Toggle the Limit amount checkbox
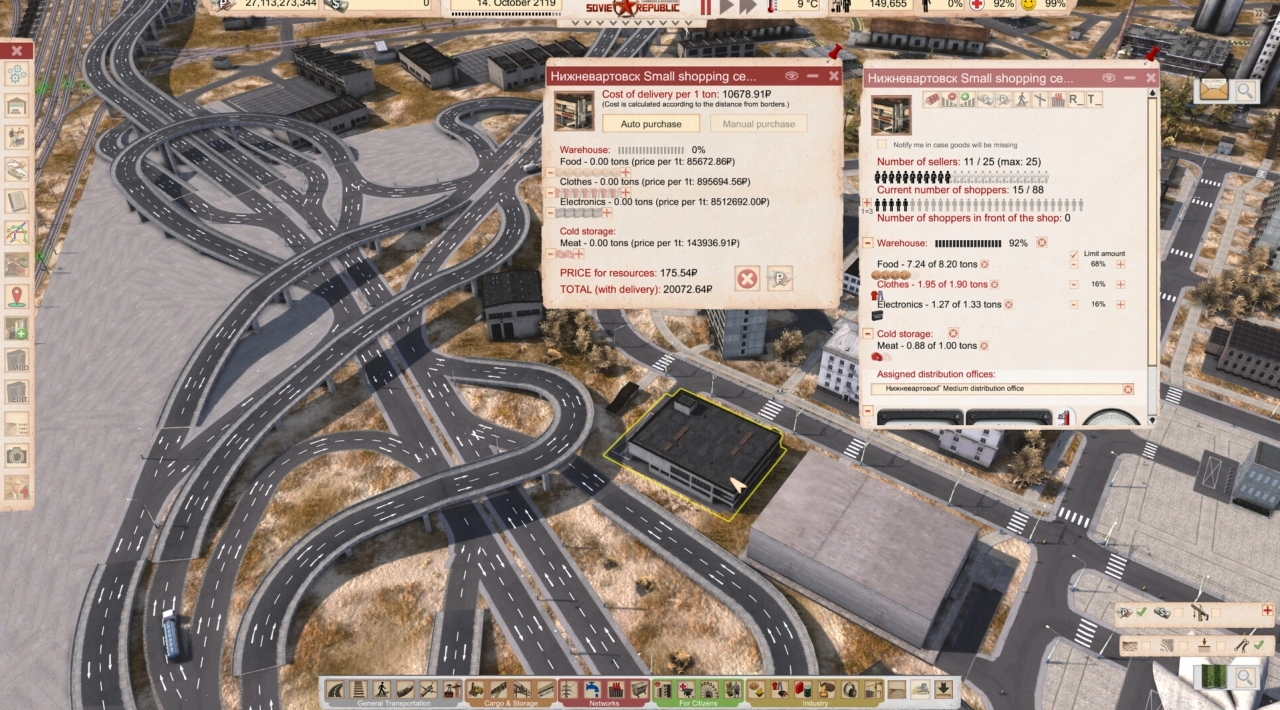1280x710 pixels. click(x=1074, y=254)
